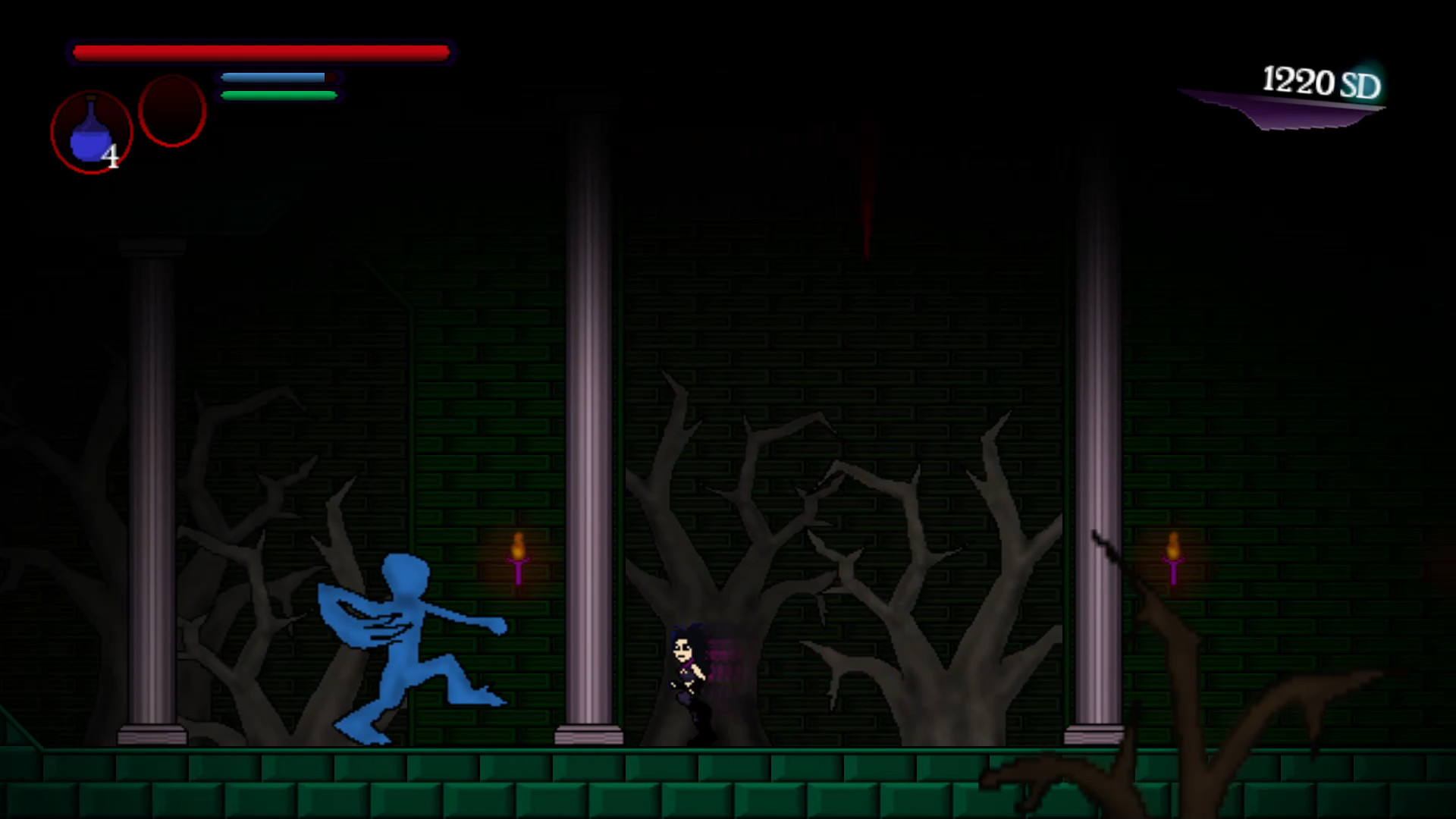Toggle the green stamina bar display
The width and height of the screenshot is (1456, 819).
[277, 94]
